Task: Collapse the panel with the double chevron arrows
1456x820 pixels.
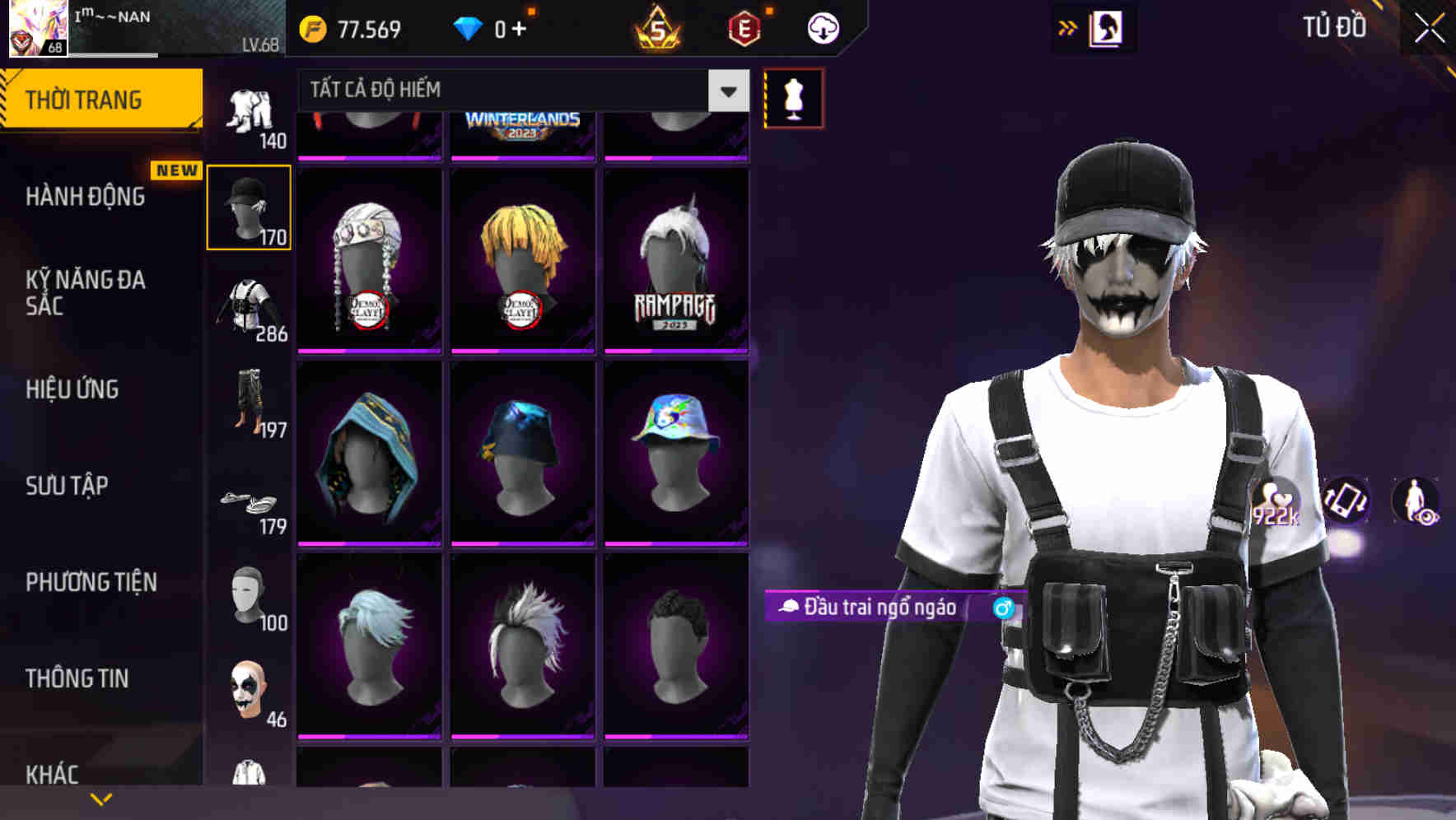Action: point(1066,27)
